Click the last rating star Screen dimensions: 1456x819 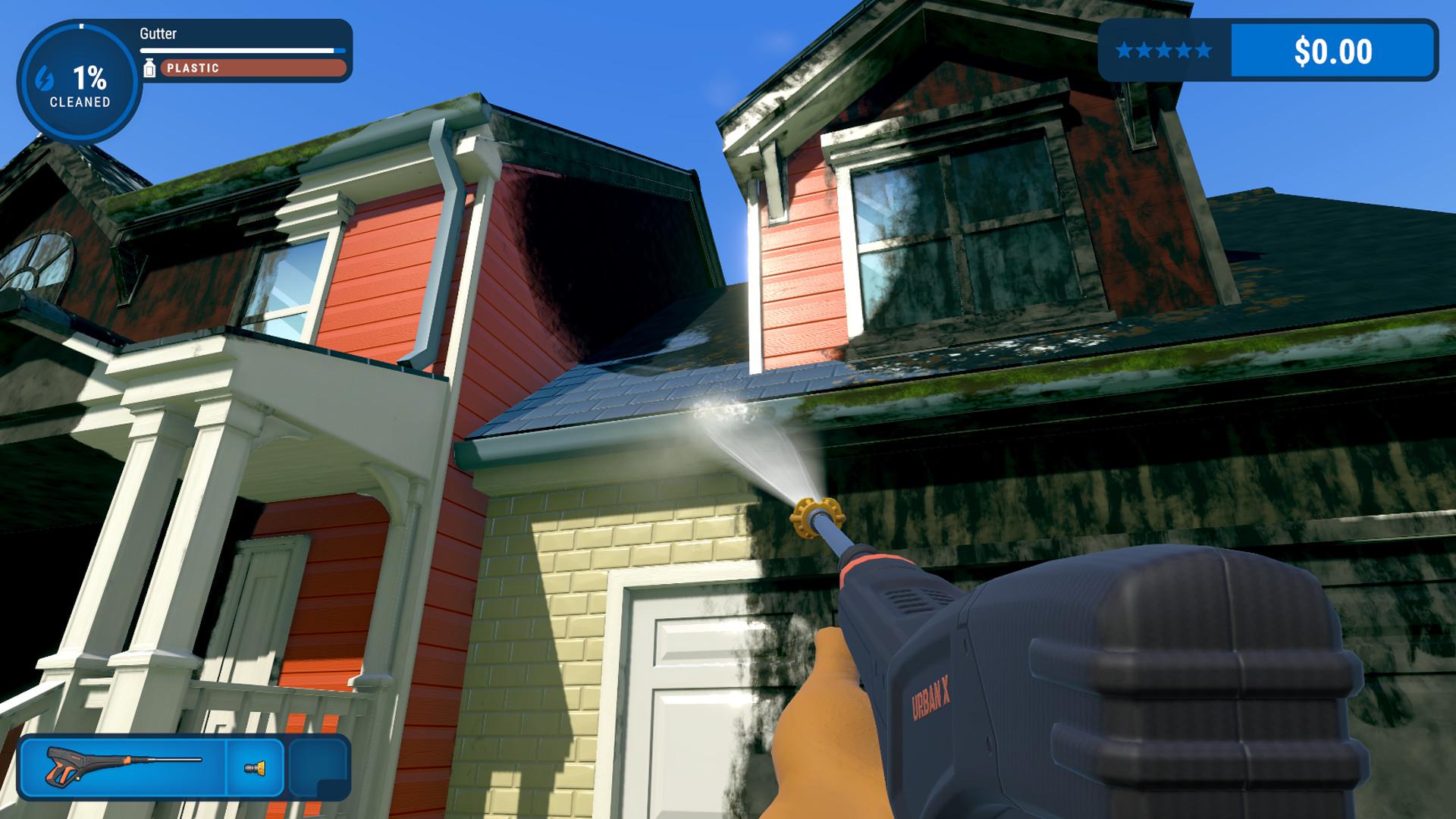coord(1204,51)
